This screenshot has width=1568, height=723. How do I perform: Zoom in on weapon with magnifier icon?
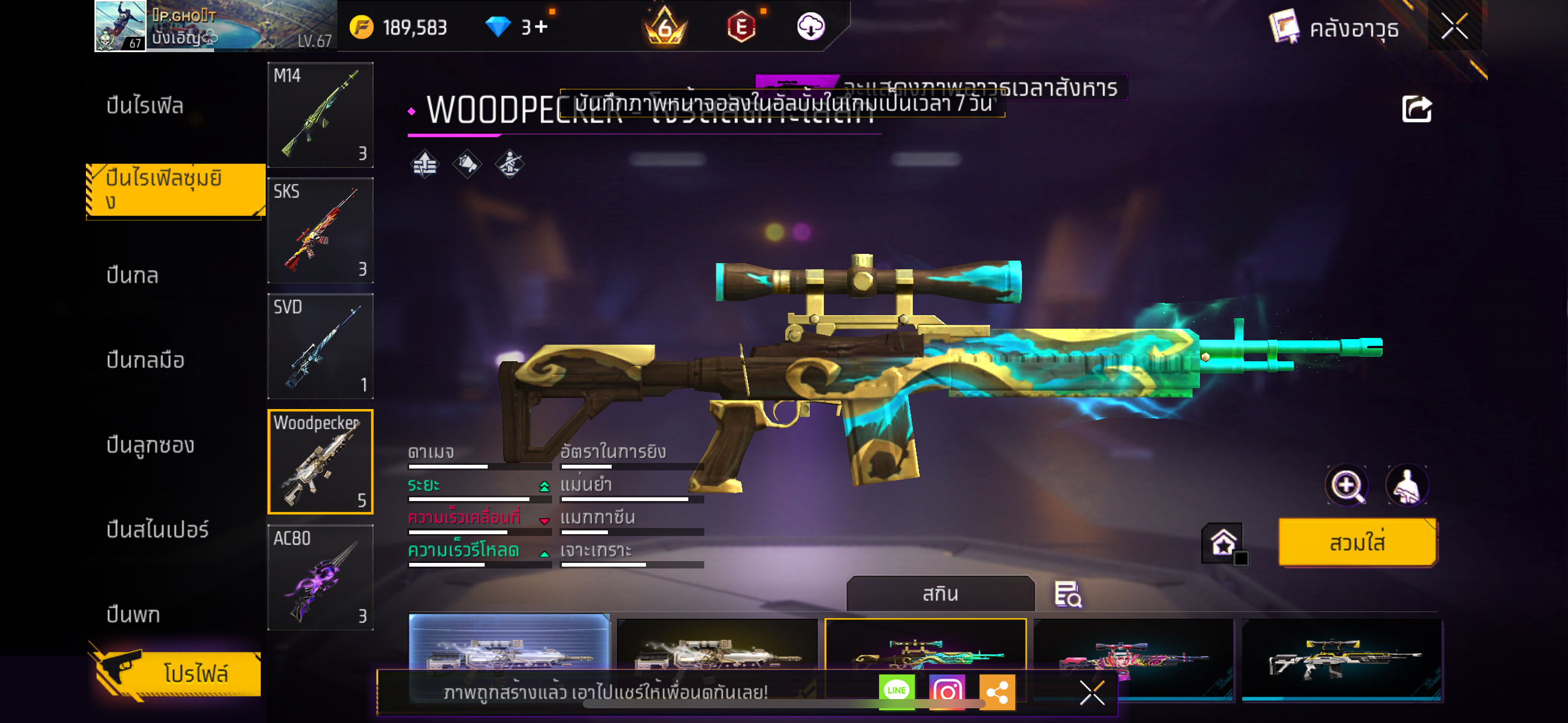click(1347, 486)
